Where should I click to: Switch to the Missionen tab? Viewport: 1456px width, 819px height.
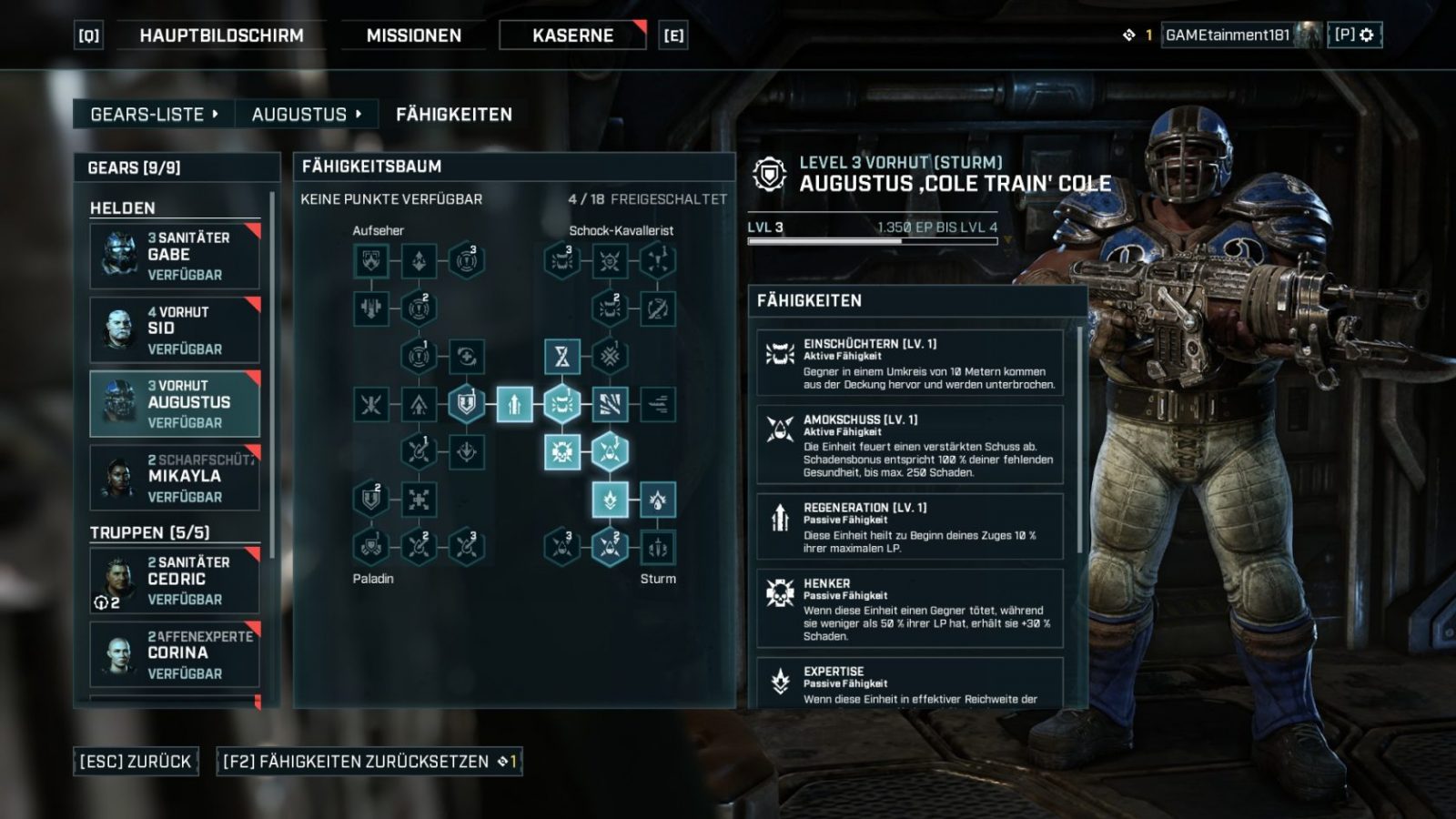(413, 35)
